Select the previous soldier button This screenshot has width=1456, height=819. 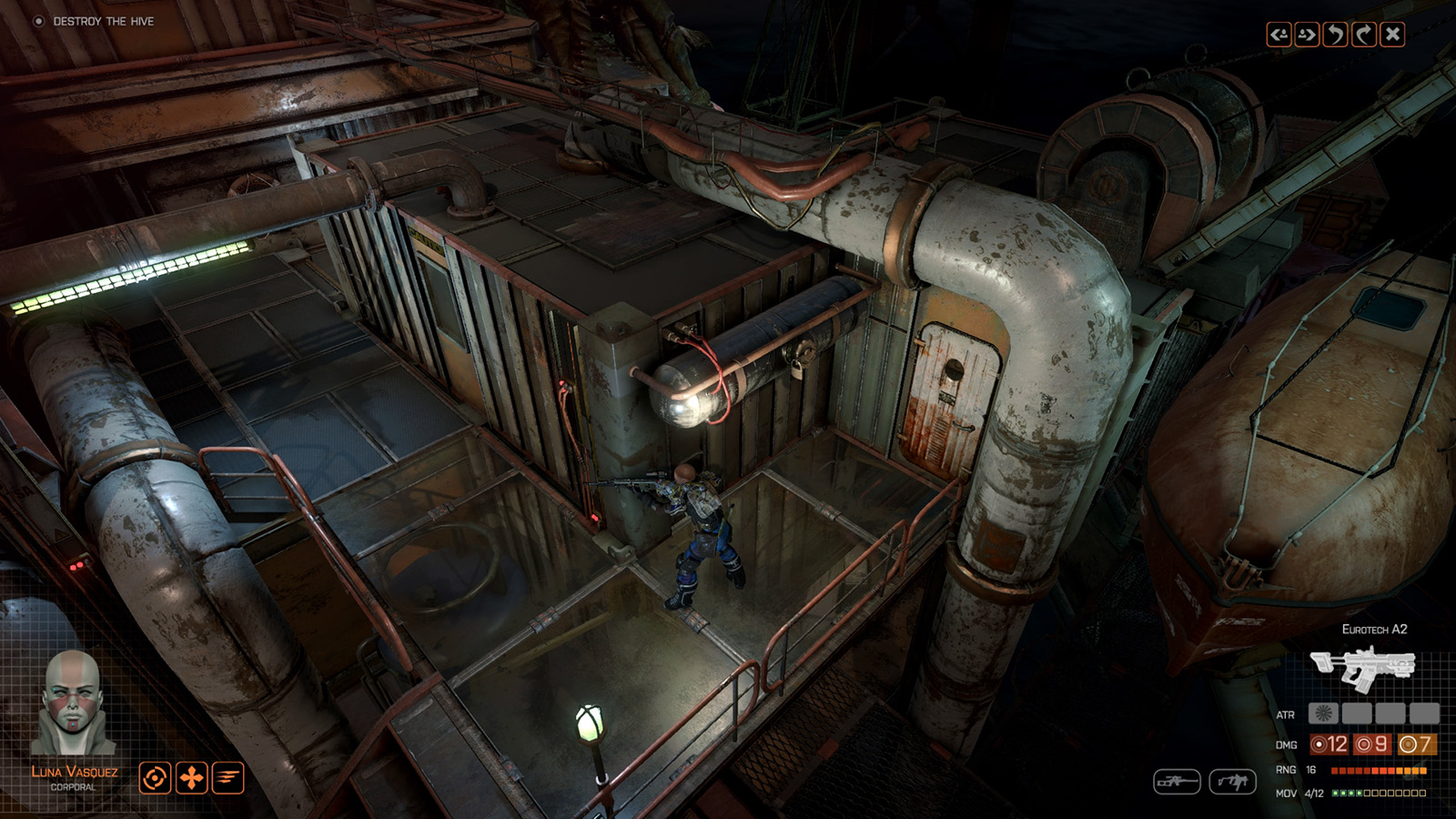pos(1279,35)
